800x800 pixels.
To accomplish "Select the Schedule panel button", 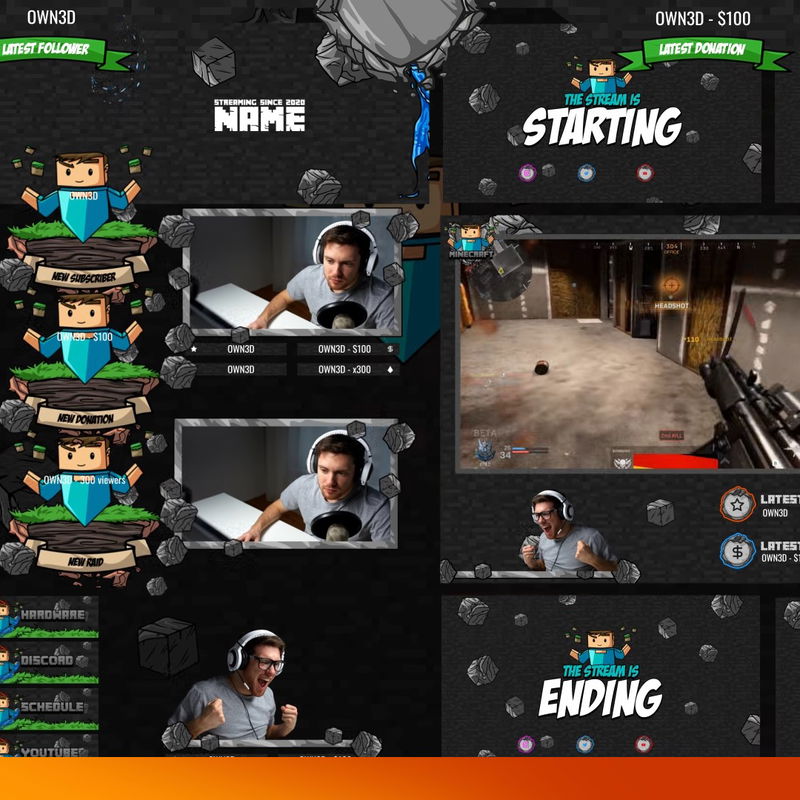I will tap(50, 708).
